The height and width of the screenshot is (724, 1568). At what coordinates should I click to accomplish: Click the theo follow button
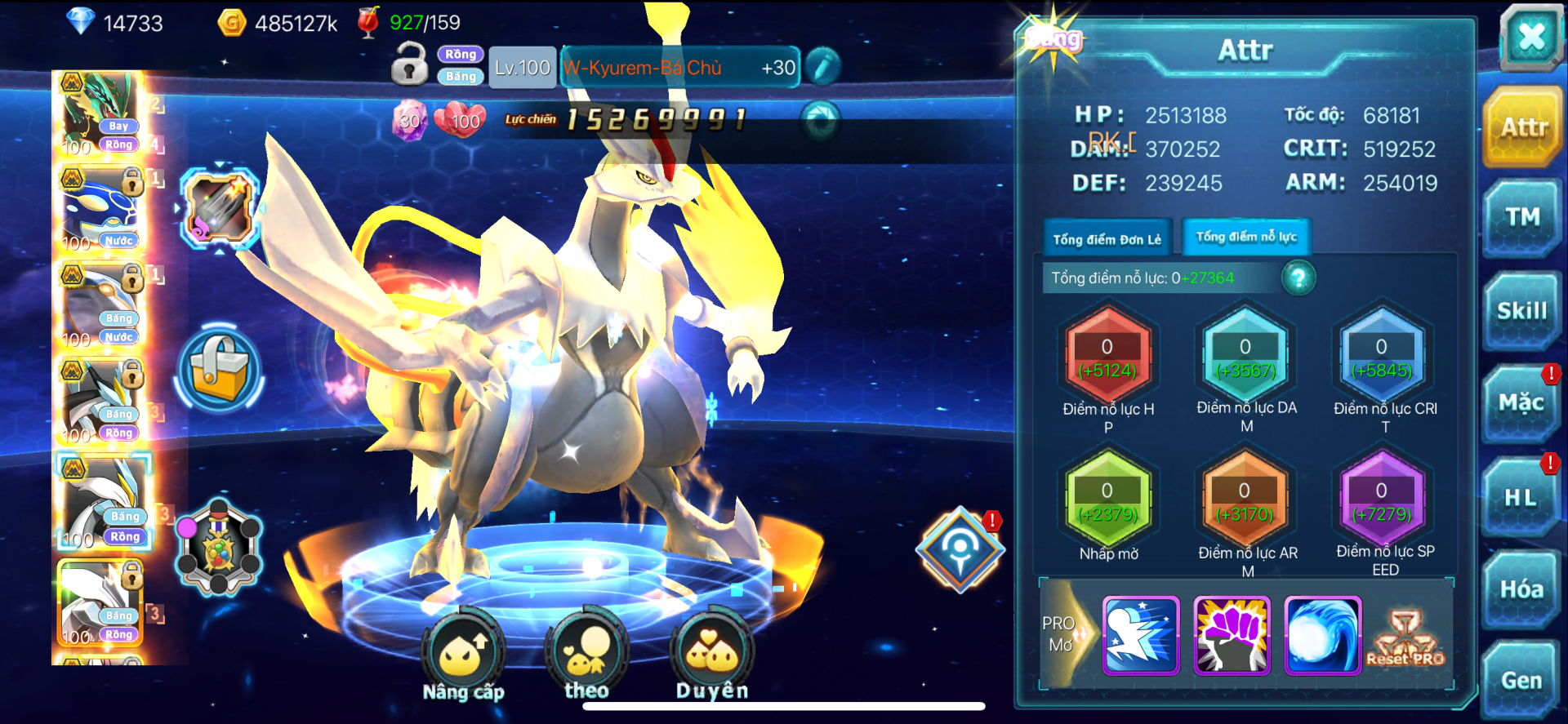(586, 653)
